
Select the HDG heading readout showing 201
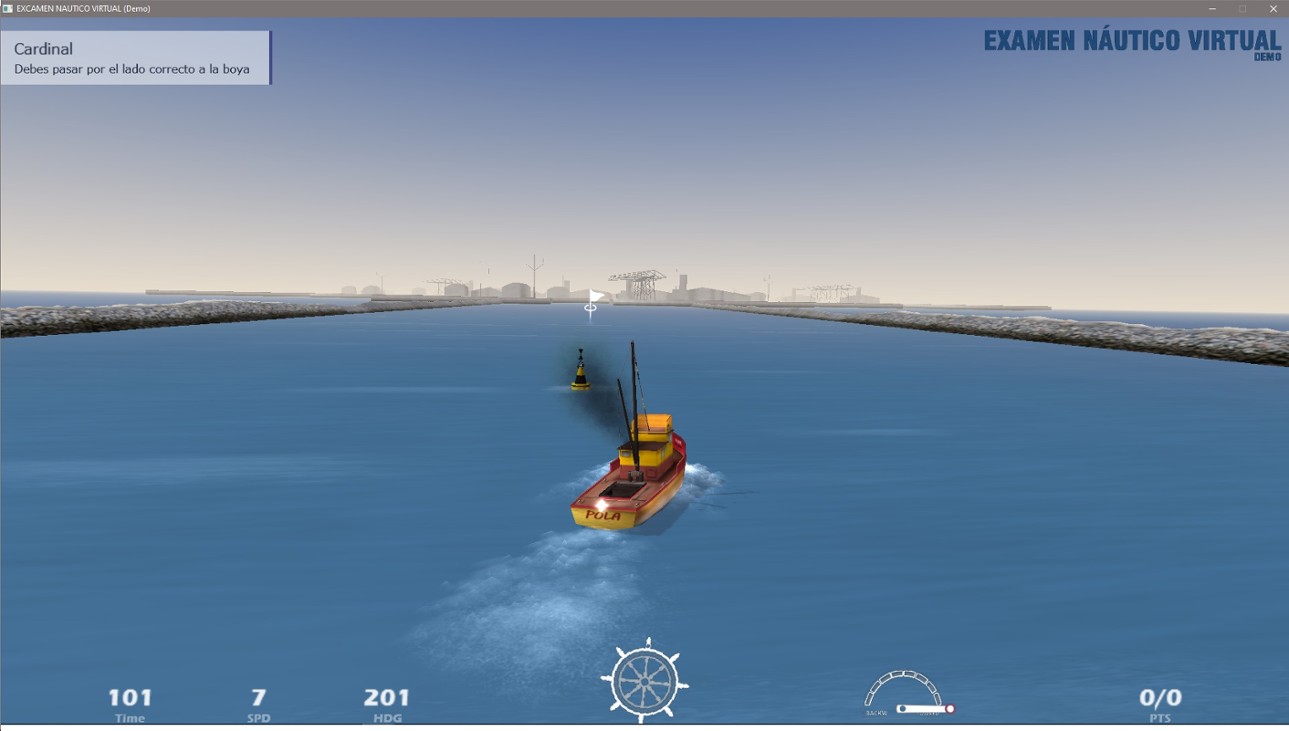(x=386, y=698)
